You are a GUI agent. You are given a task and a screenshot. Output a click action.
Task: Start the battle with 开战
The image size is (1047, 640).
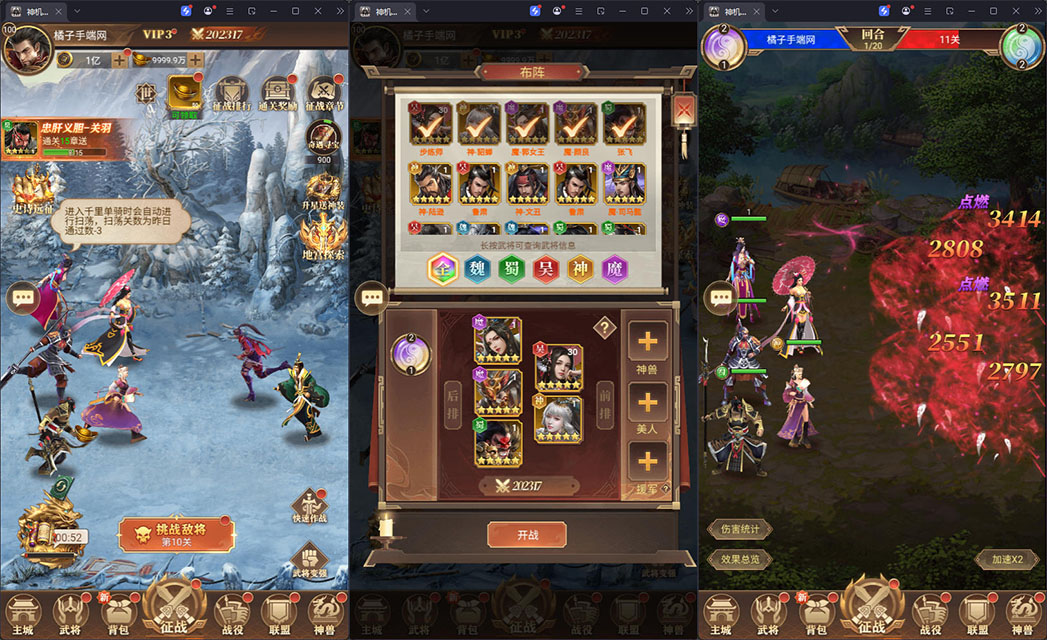(x=527, y=535)
